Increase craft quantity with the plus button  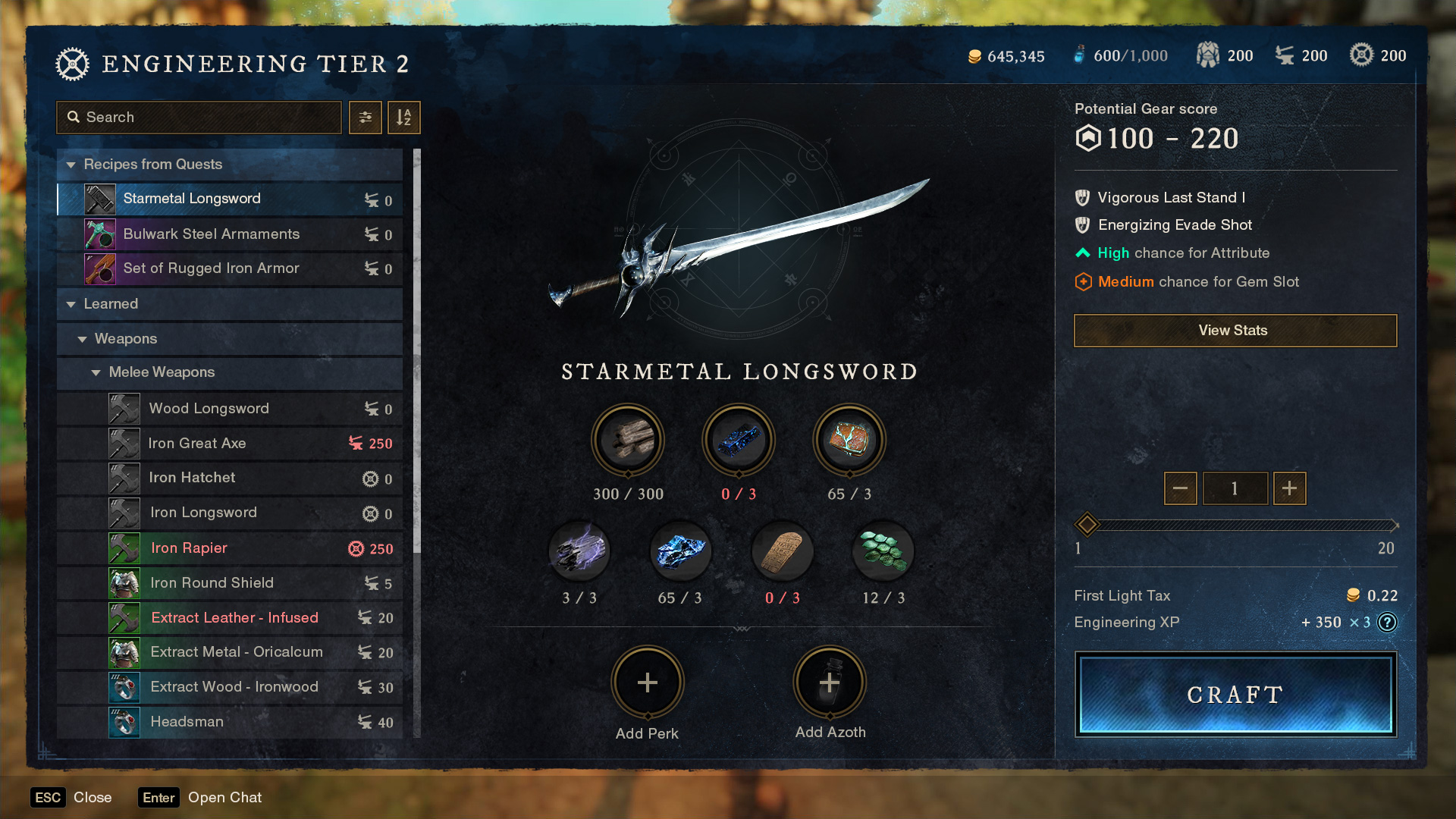1289,488
